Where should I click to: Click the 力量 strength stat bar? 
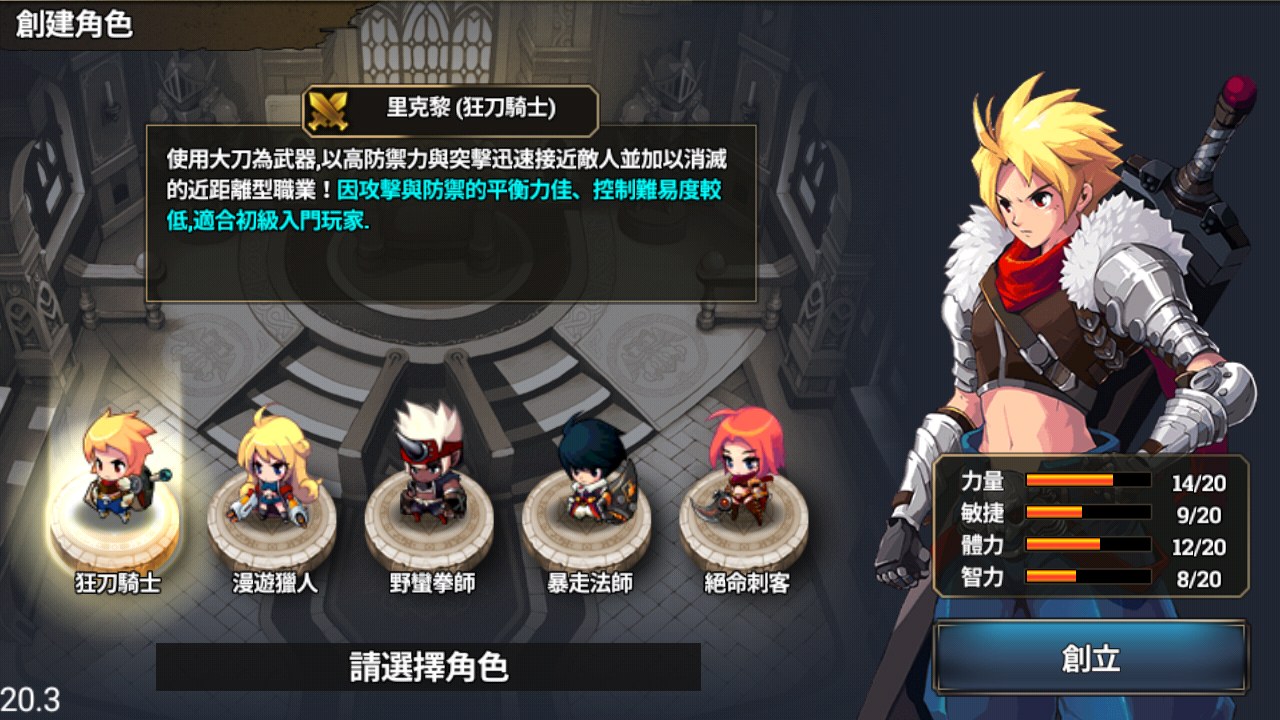1090,477
